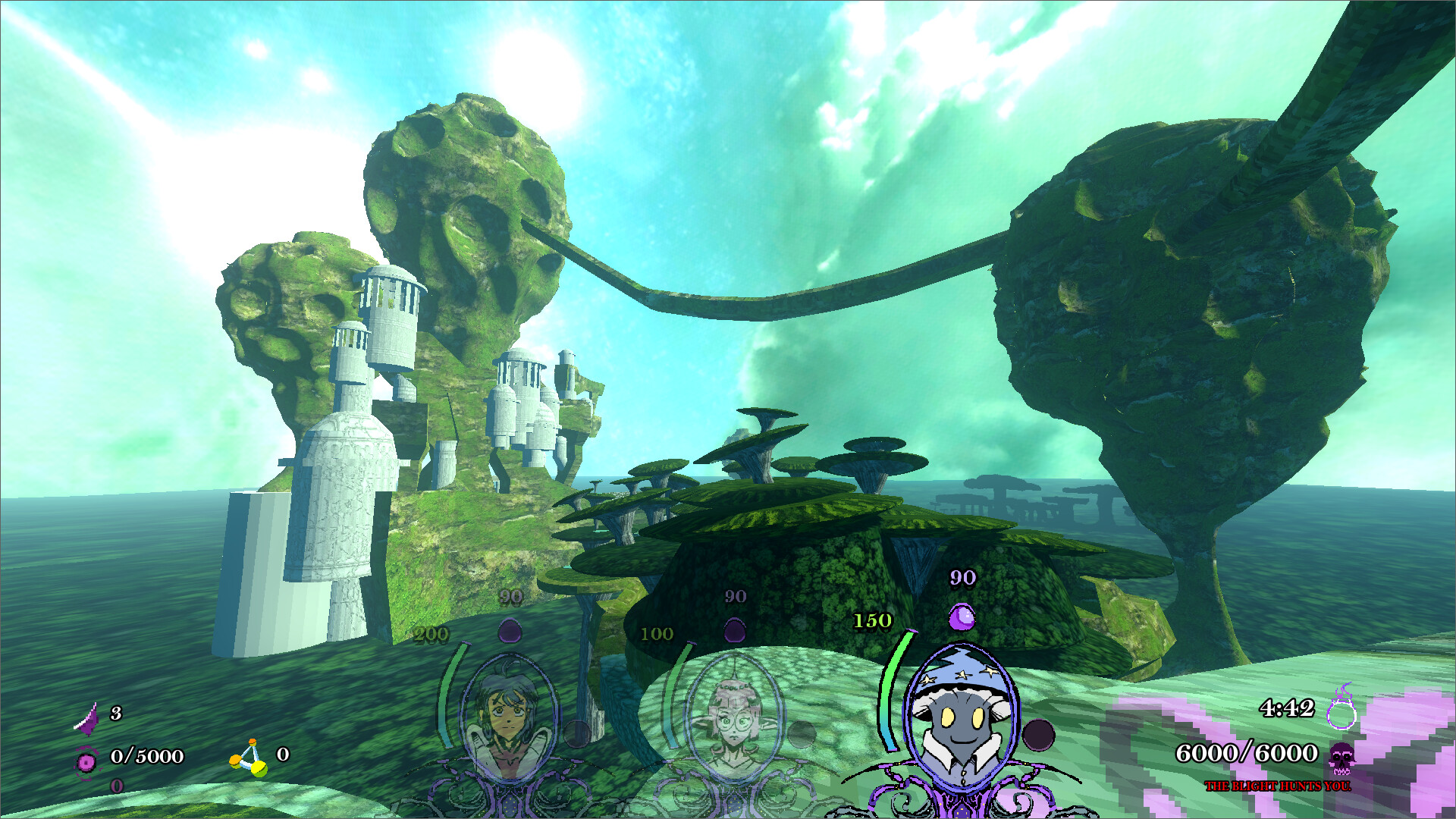Select the purple shard icon
Viewport: 1456px width, 819px height.
click(x=89, y=717)
